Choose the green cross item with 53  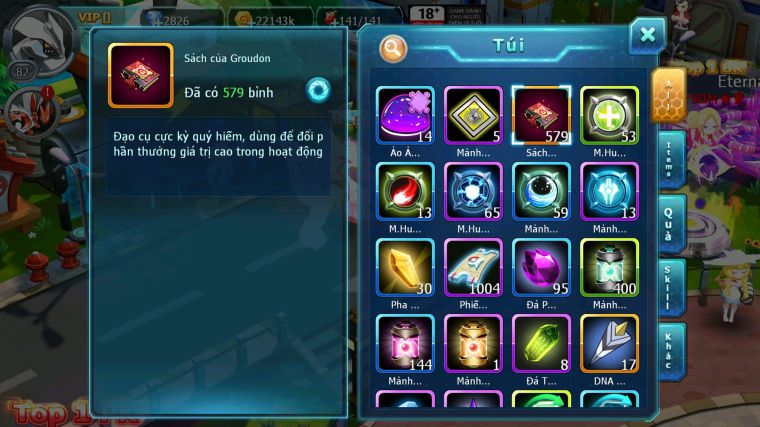tap(609, 115)
